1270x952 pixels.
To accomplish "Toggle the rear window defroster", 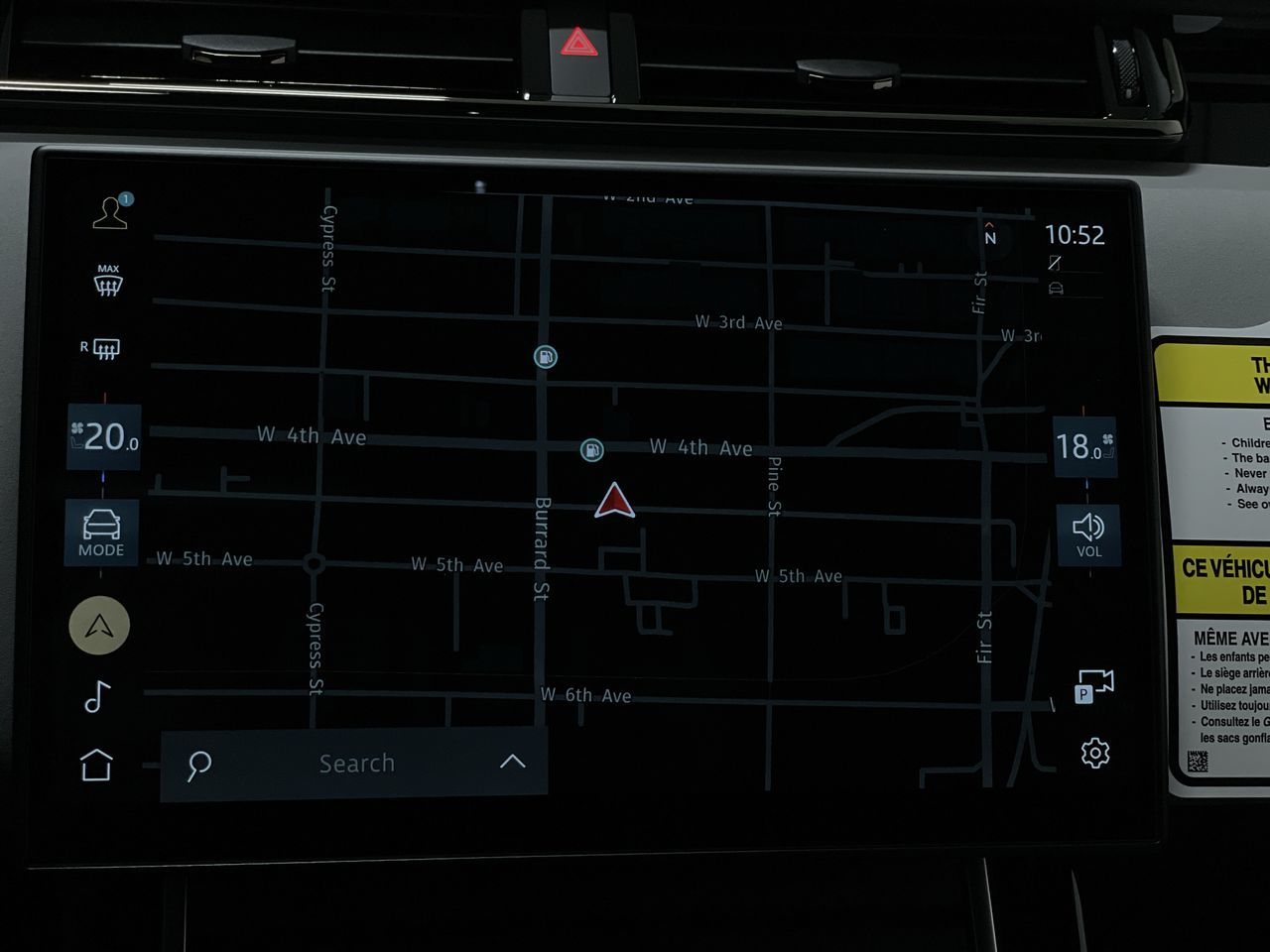I will pos(102,348).
